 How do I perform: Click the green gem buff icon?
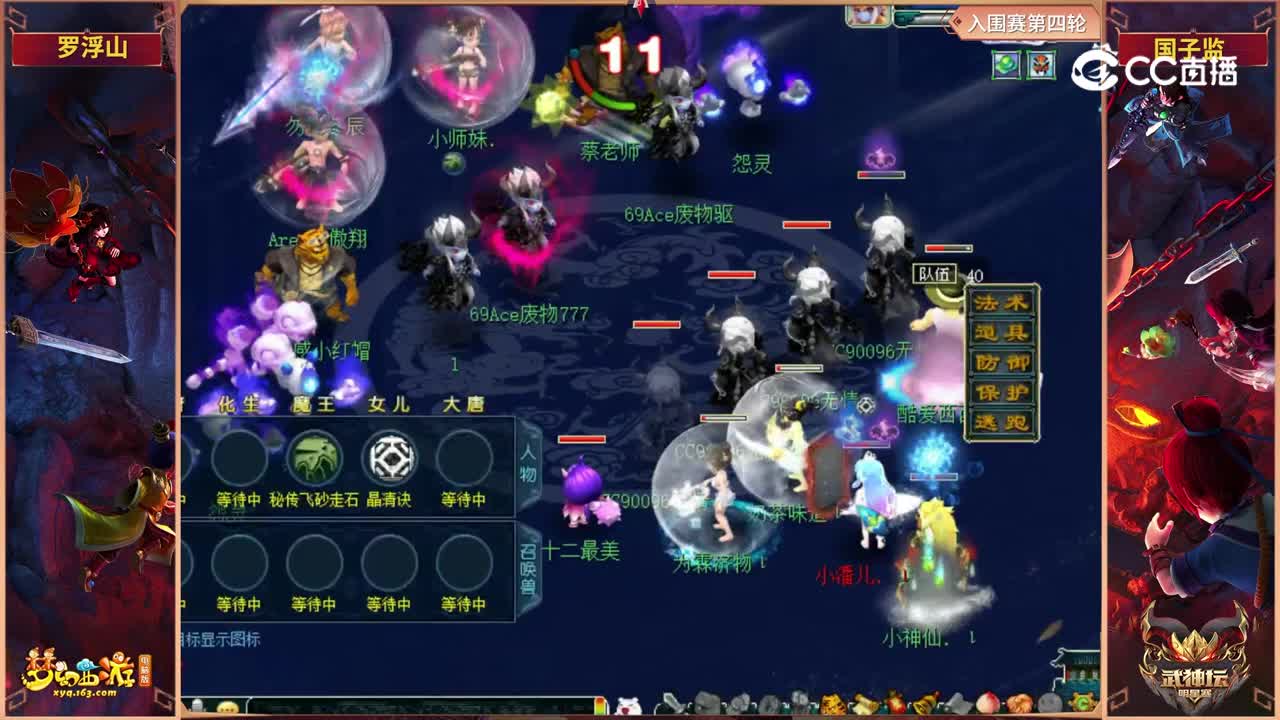click(x=1006, y=66)
